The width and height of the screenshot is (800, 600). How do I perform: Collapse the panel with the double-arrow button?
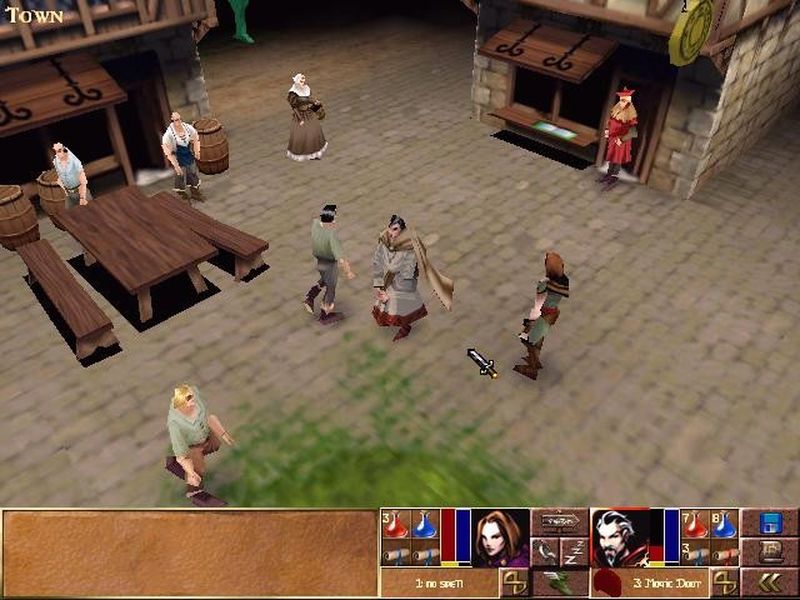769,582
